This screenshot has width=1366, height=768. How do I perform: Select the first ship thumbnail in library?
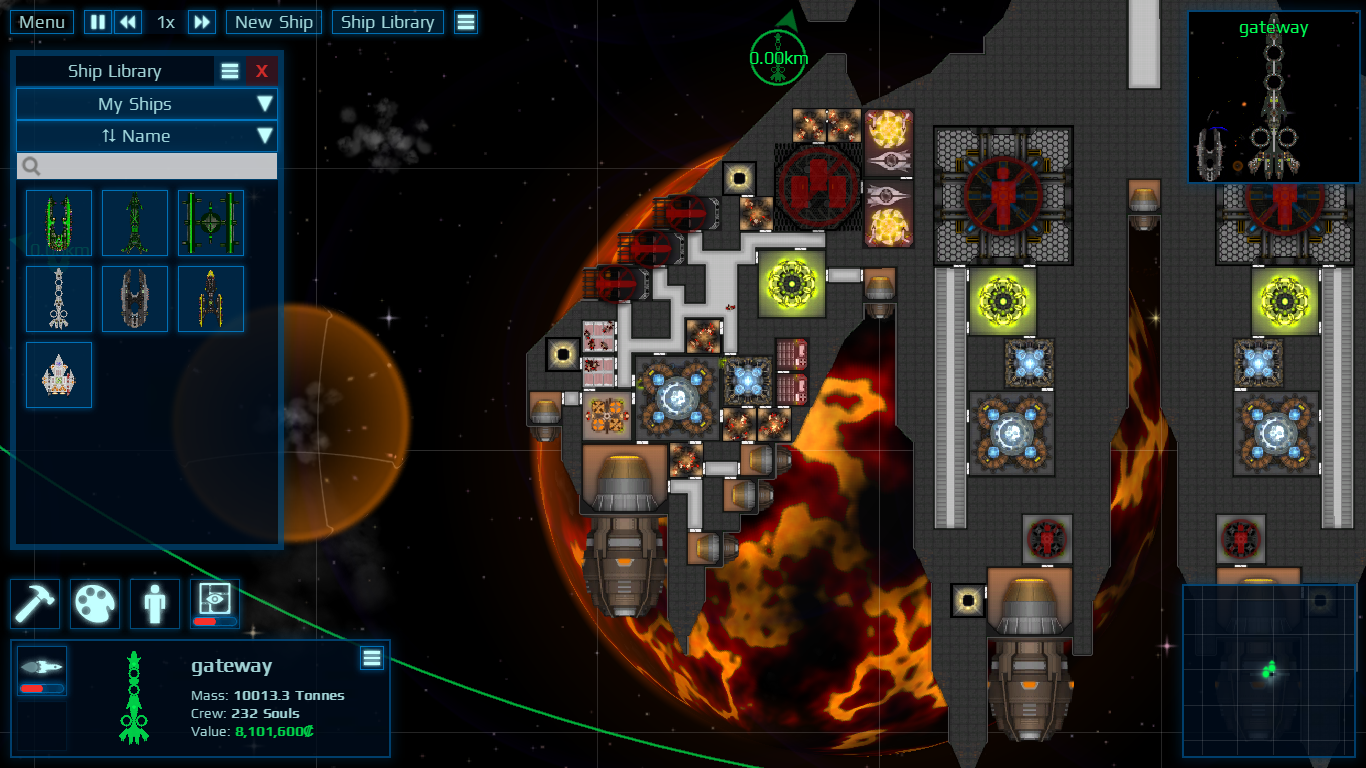[58, 222]
